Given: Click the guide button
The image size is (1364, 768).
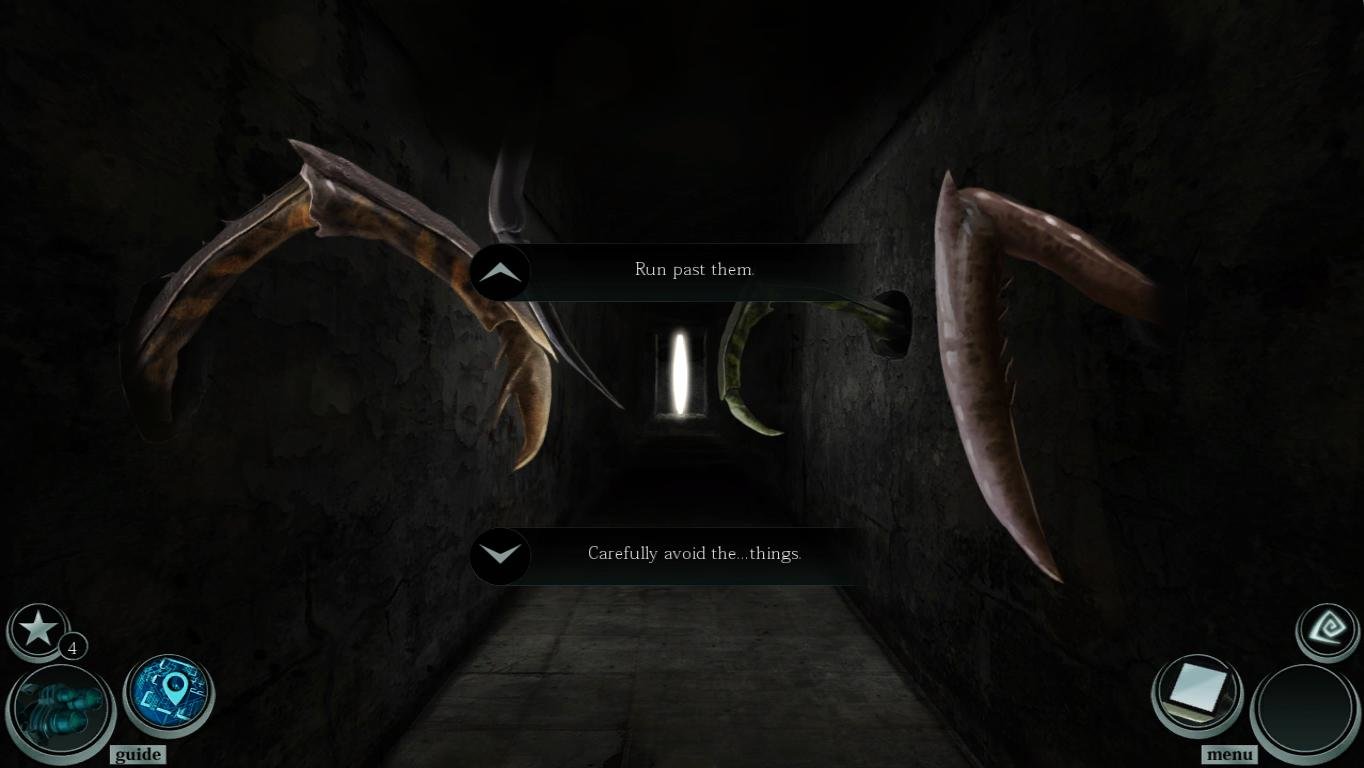Looking at the screenshot, I should 138,754.
